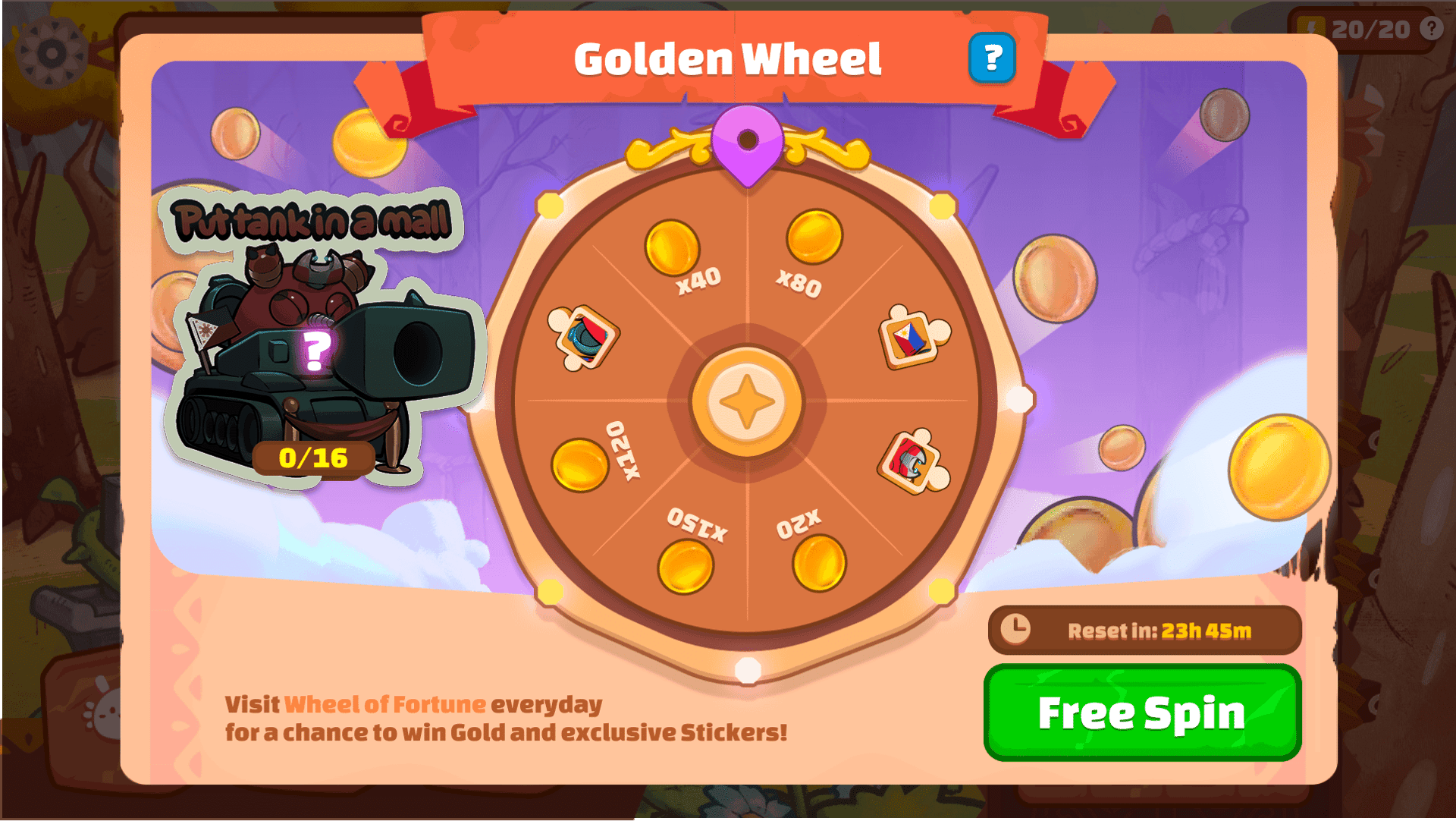This screenshot has height=821, width=1456.
Task: Select the clock icon on the reset timer
Action: pyautogui.click(x=1016, y=629)
